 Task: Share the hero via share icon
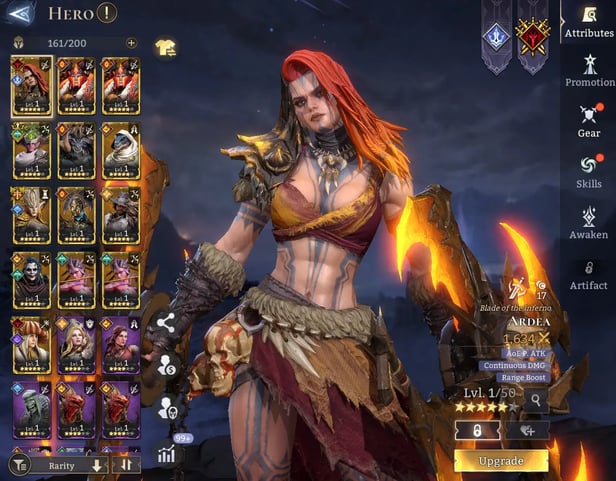pyautogui.click(x=166, y=323)
